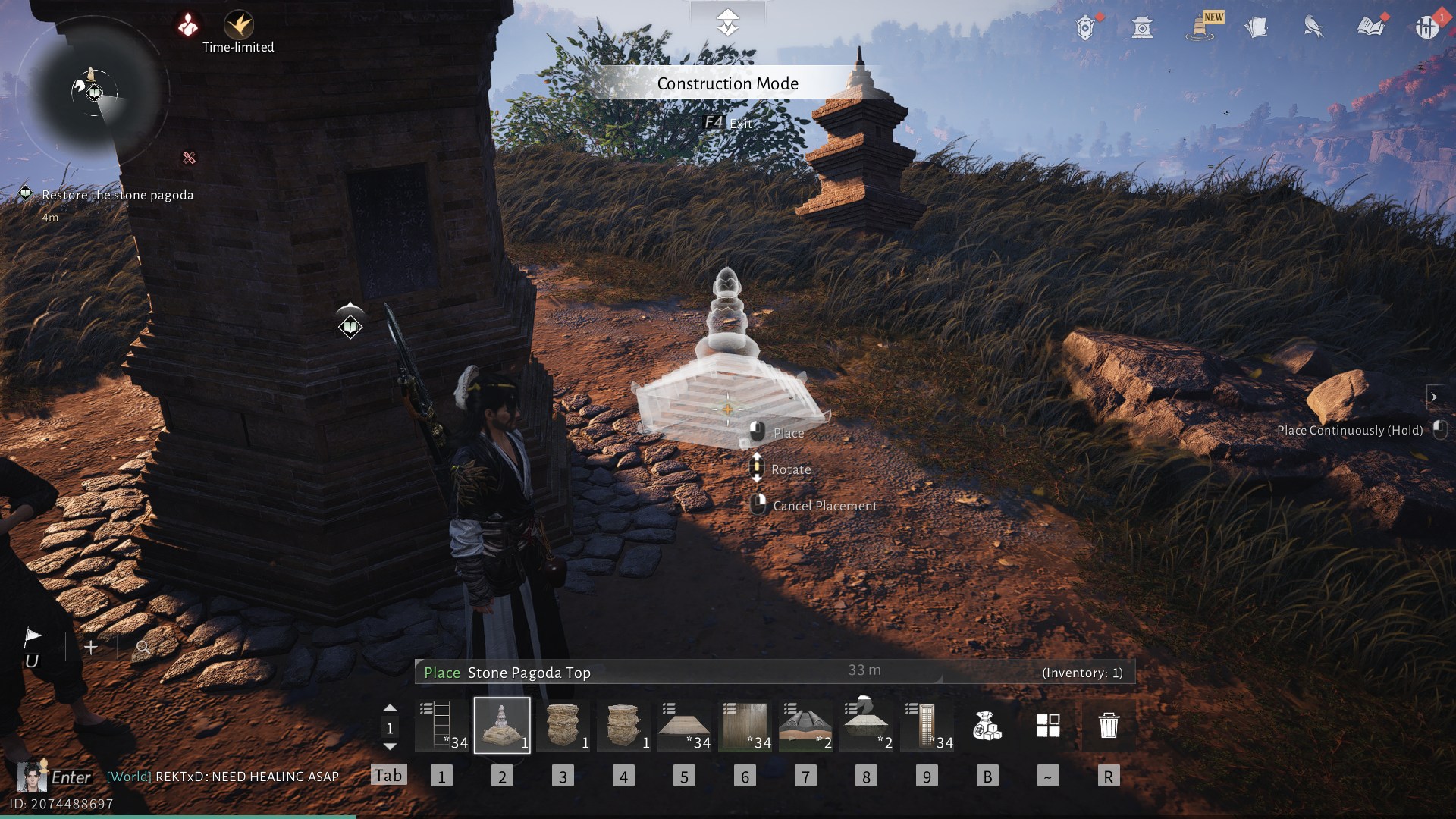Choose the wooden wall panel slot
This screenshot has width=1456, height=819.
click(745, 726)
